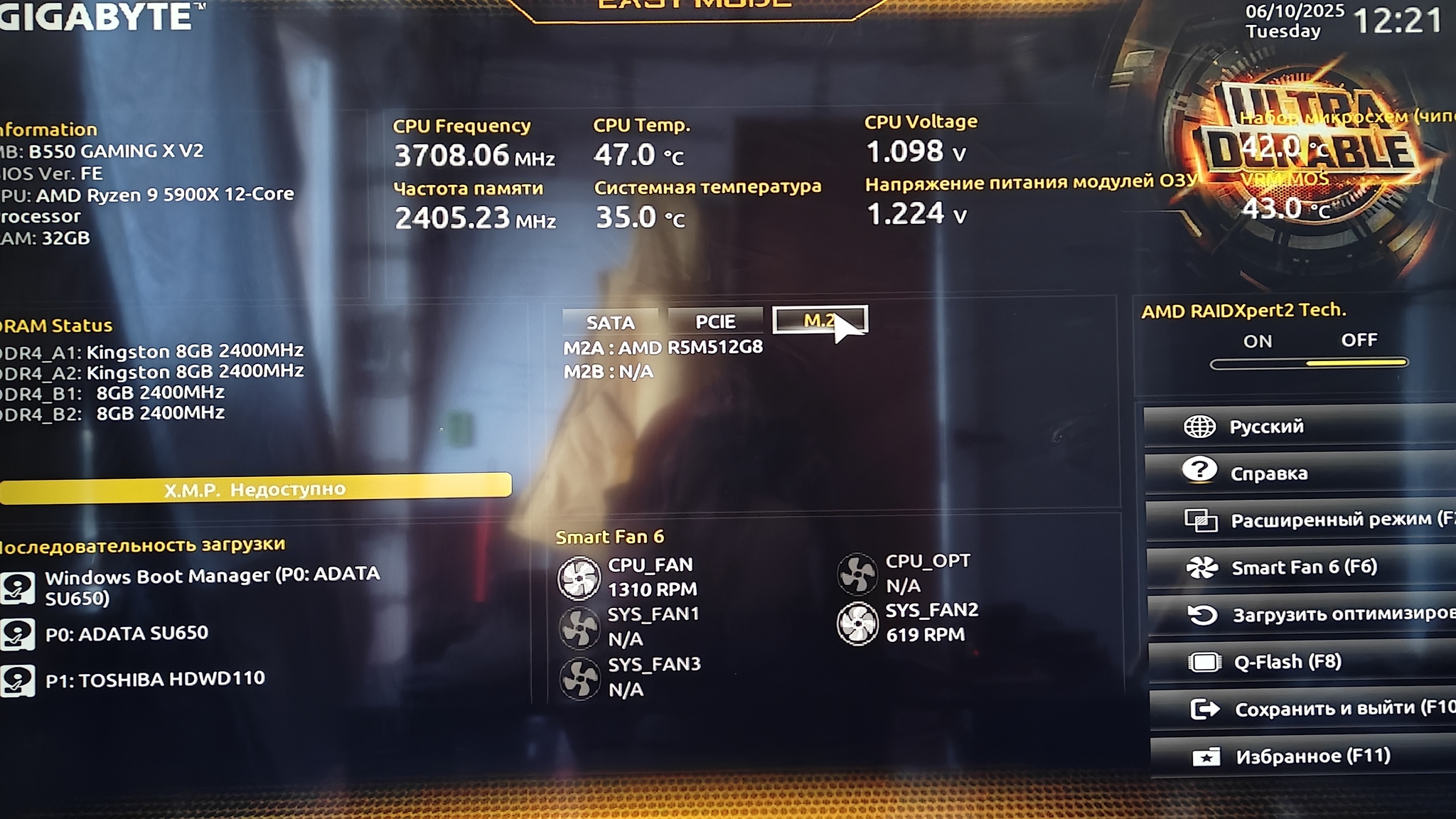Open the Справка help menu
The width and height of the screenshot is (1456, 819).
[1300, 473]
